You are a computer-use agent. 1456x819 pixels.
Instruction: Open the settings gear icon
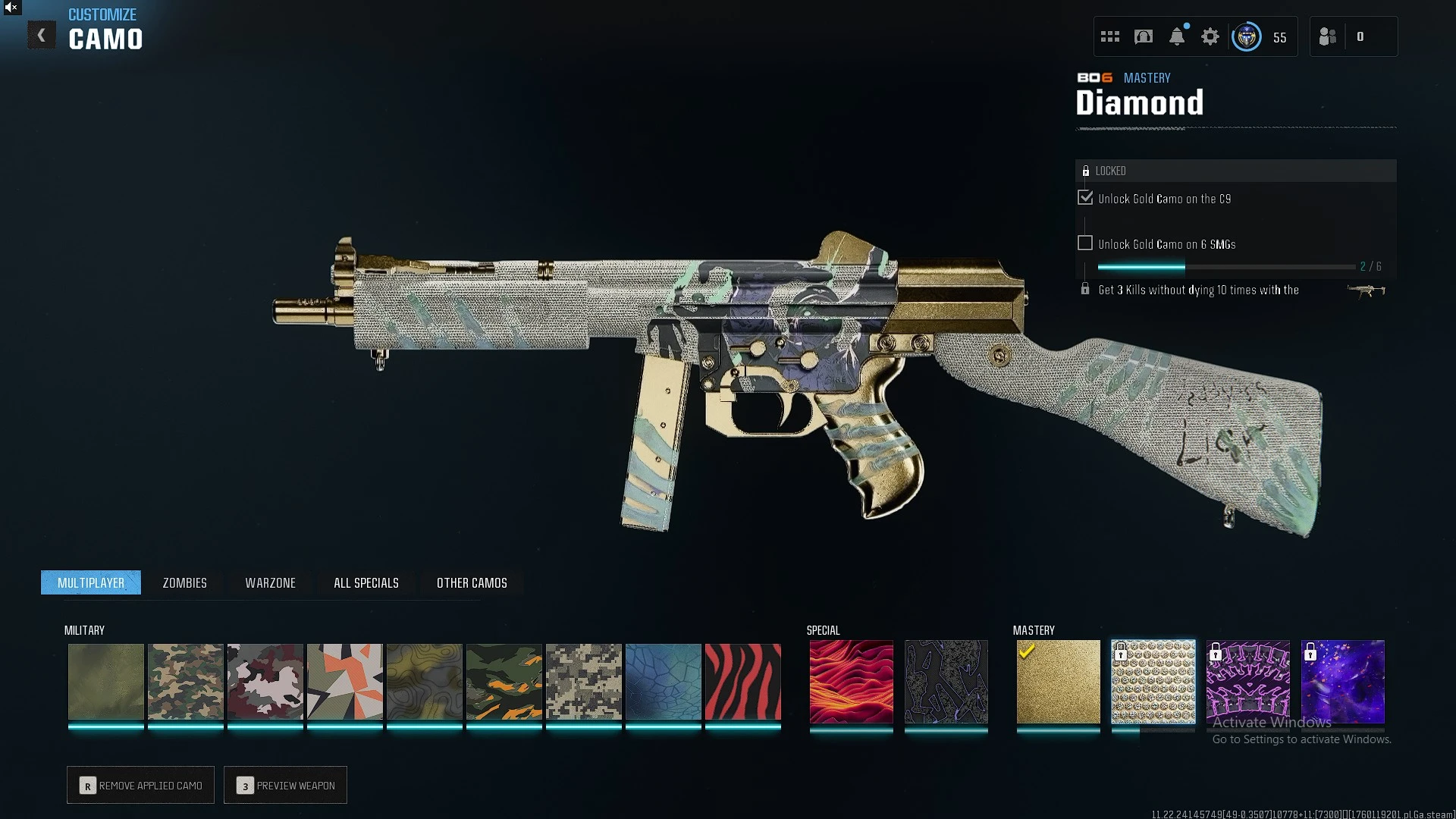click(1210, 36)
